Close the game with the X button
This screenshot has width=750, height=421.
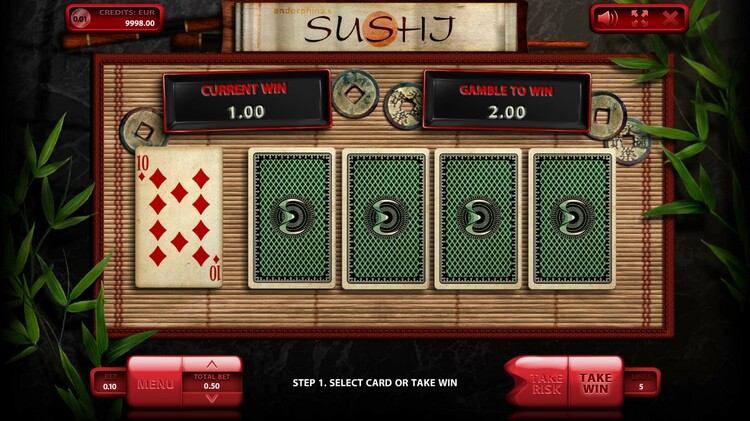click(x=670, y=17)
